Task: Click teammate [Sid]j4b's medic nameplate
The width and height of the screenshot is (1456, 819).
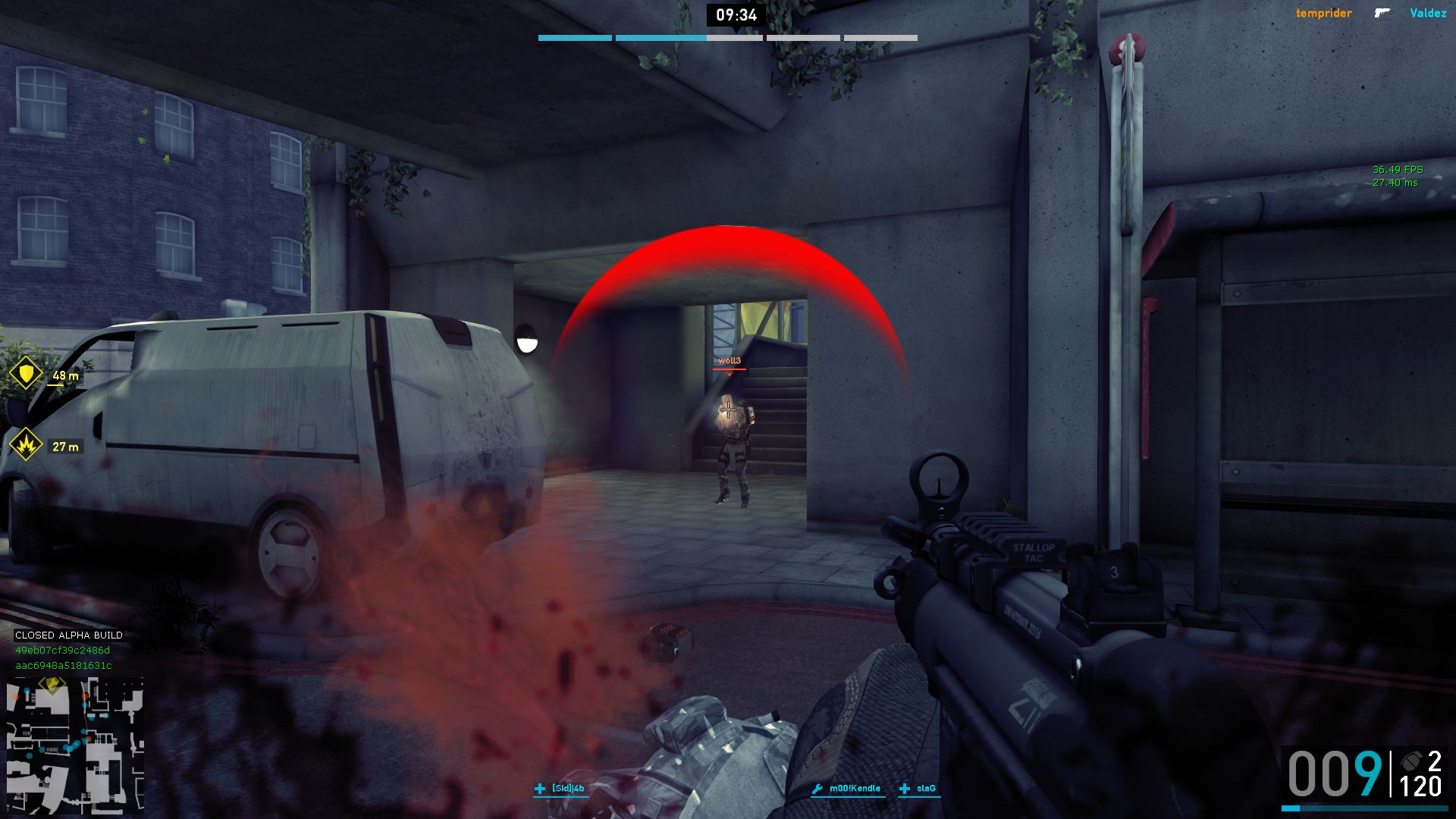Action: (560, 789)
